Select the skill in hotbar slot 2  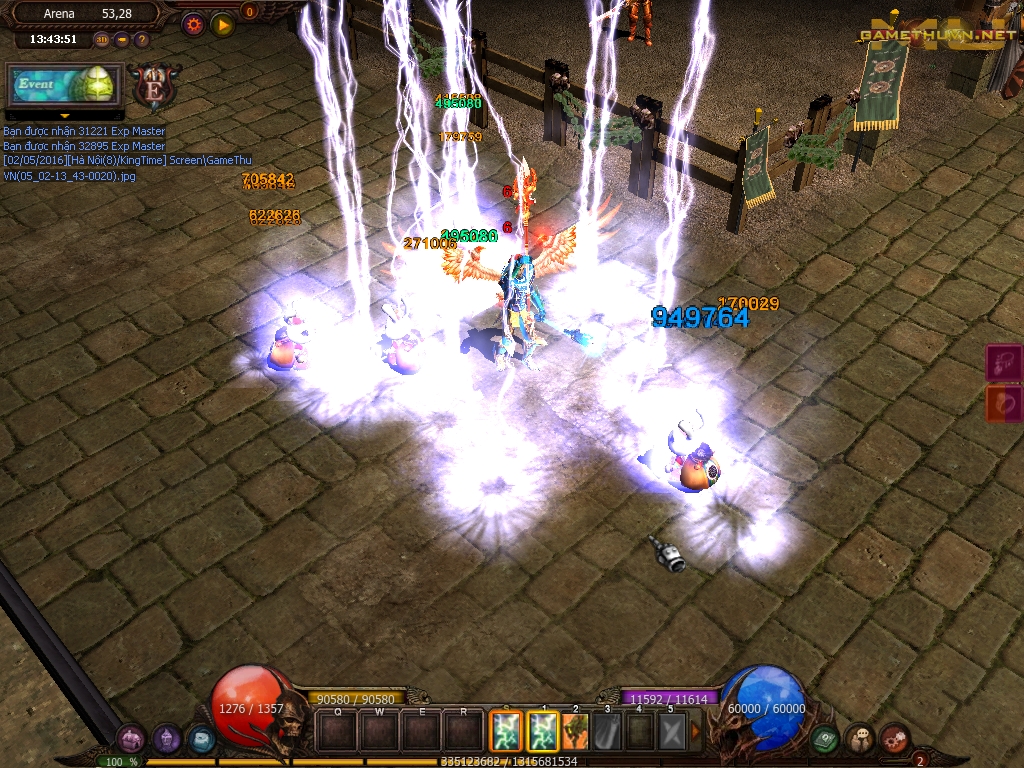[x=574, y=732]
